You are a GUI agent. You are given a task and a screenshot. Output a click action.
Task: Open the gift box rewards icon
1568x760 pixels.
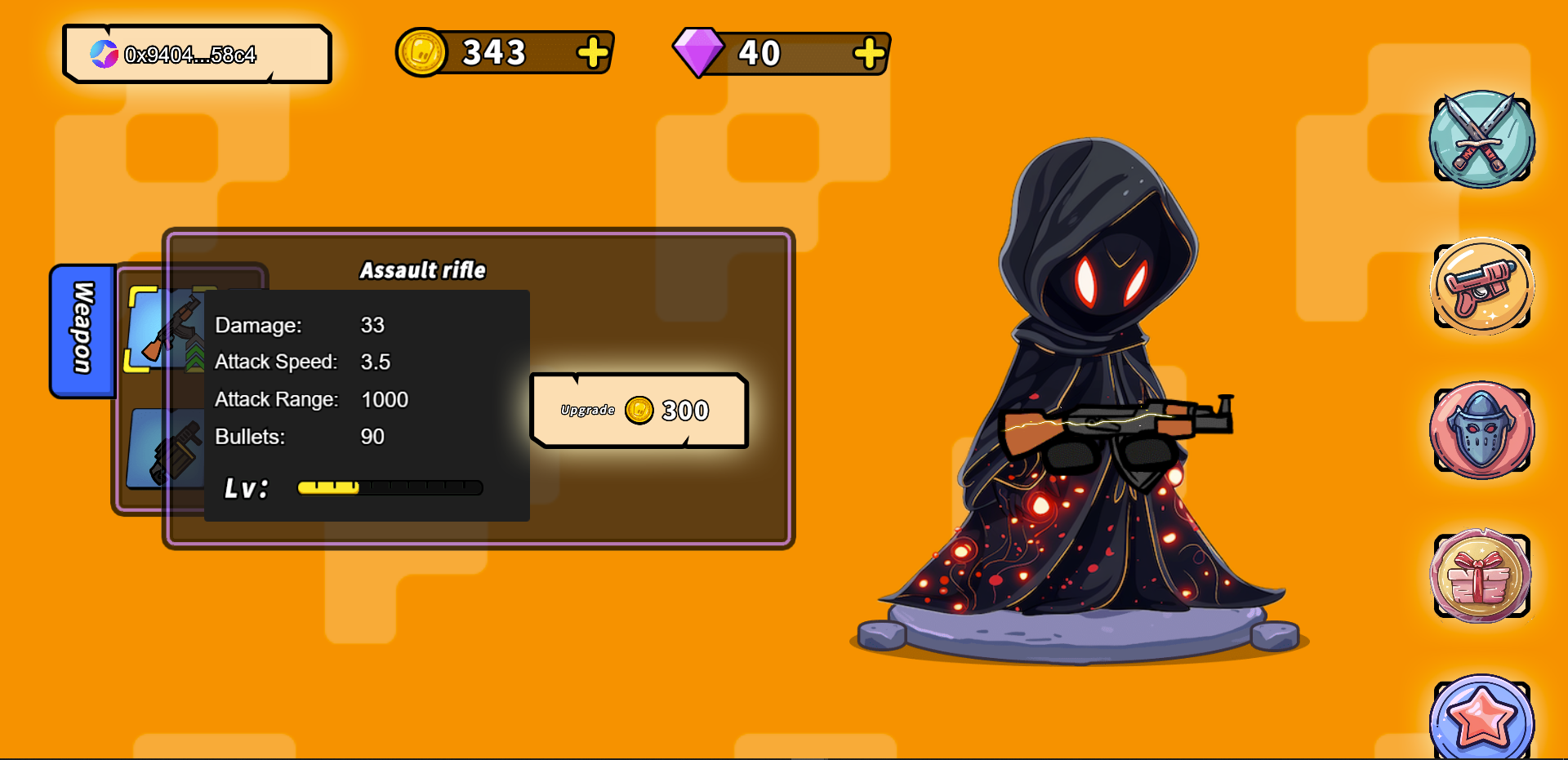[x=1481, y=576]
